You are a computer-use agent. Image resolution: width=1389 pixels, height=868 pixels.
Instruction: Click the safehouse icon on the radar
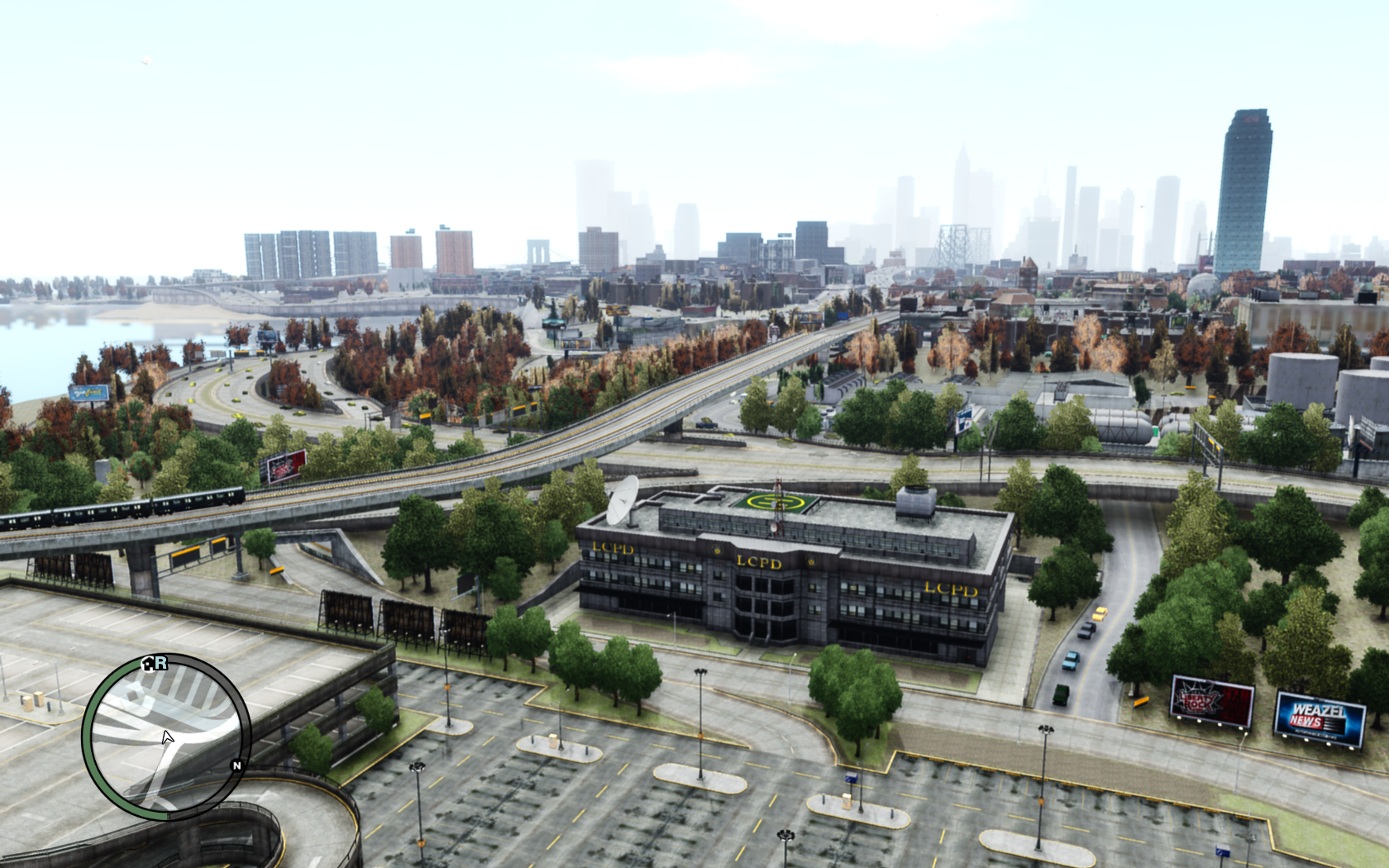[148, 664]
